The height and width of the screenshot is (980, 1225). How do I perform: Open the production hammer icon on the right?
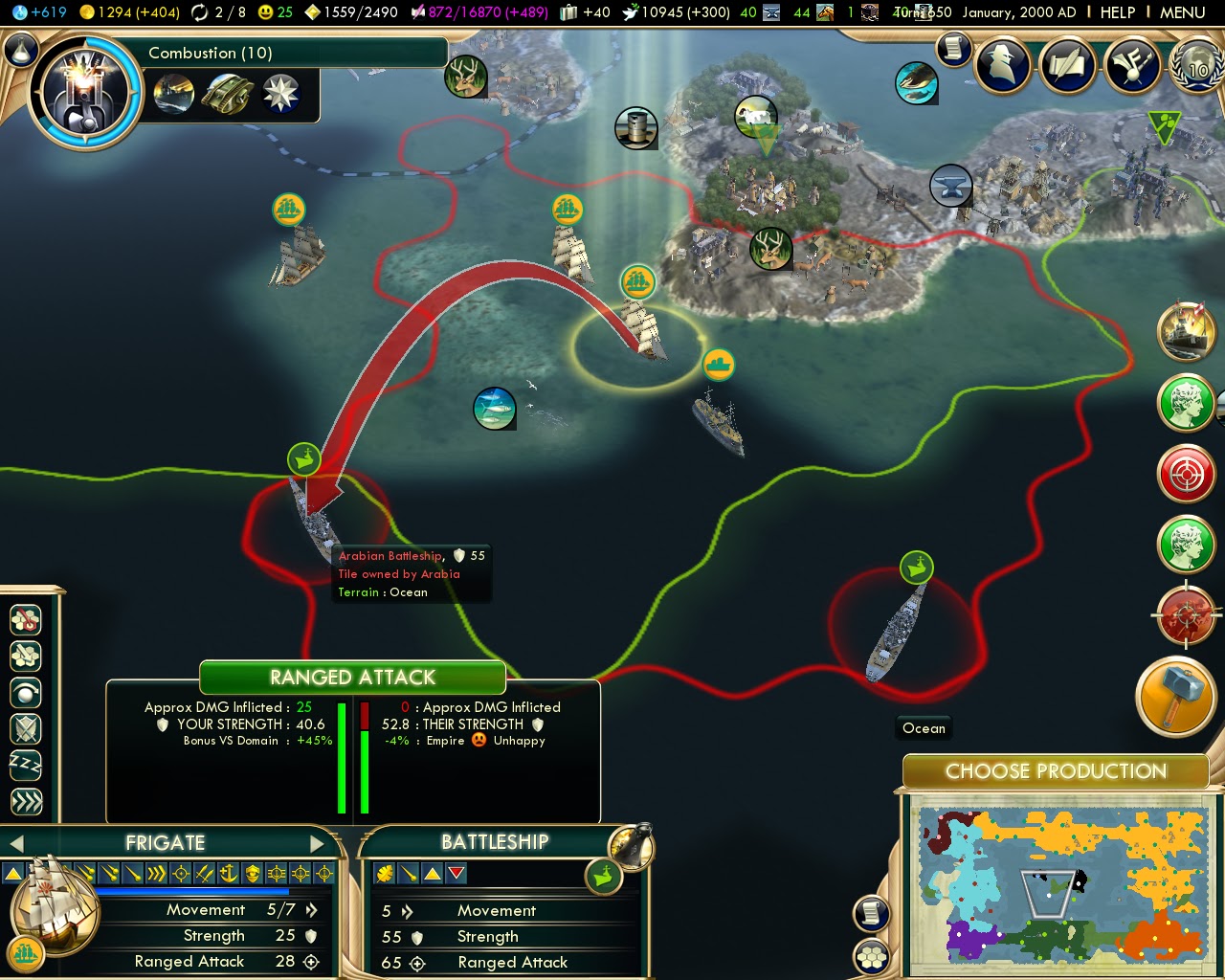pos(1177,697)
